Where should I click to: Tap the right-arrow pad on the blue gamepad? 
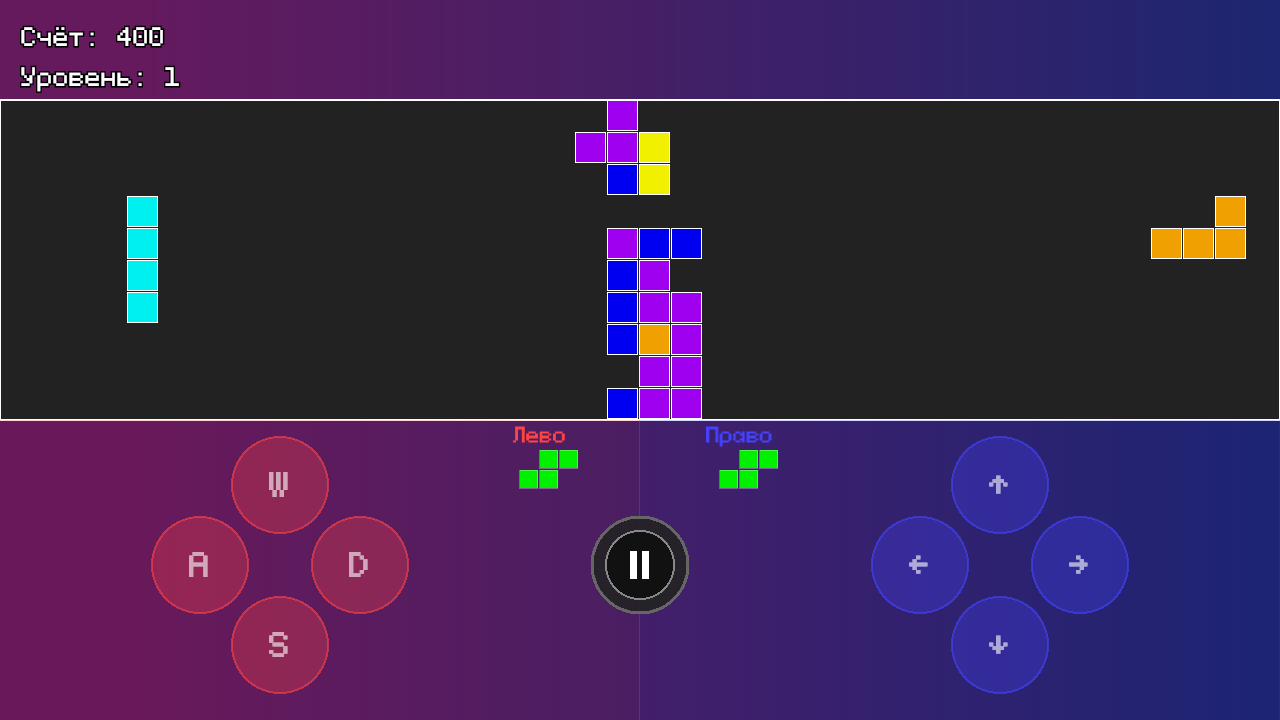(1080, 565)
